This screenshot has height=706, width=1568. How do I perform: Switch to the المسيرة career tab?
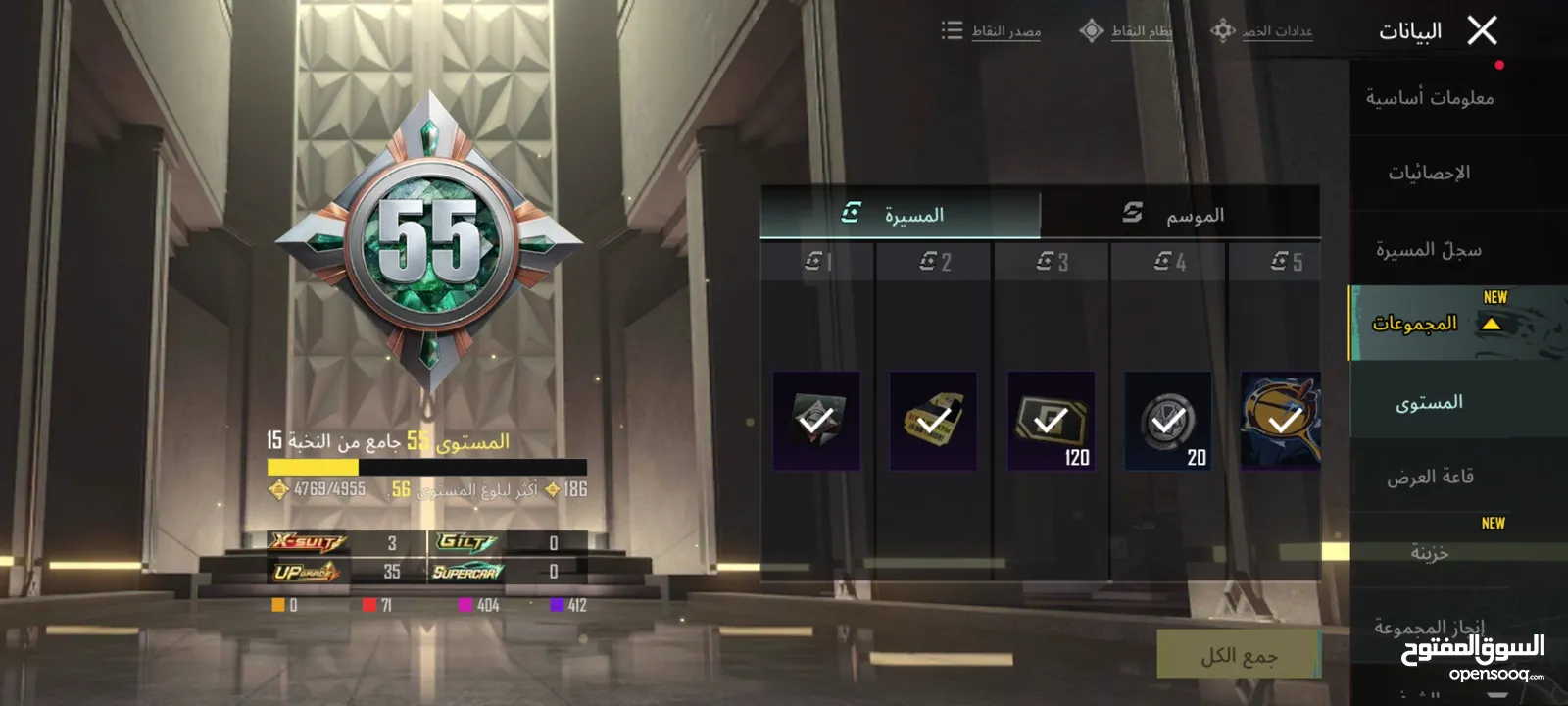899,214
